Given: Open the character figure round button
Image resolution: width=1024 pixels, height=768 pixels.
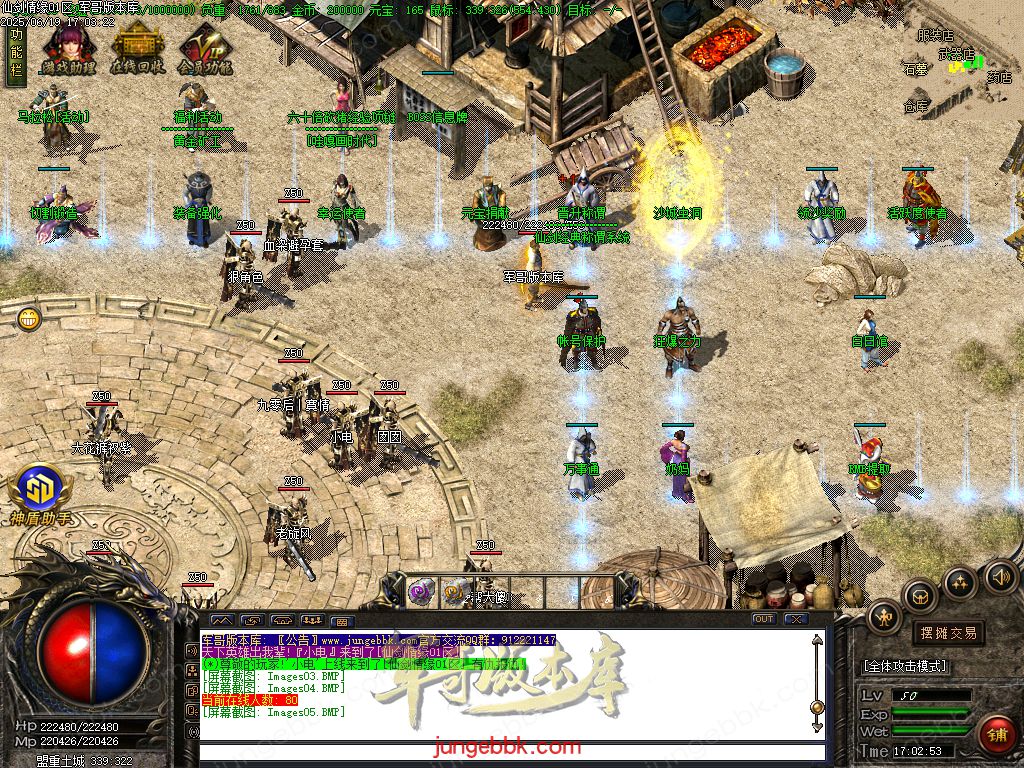Looking at the screenshot, I should coord(885,617).
